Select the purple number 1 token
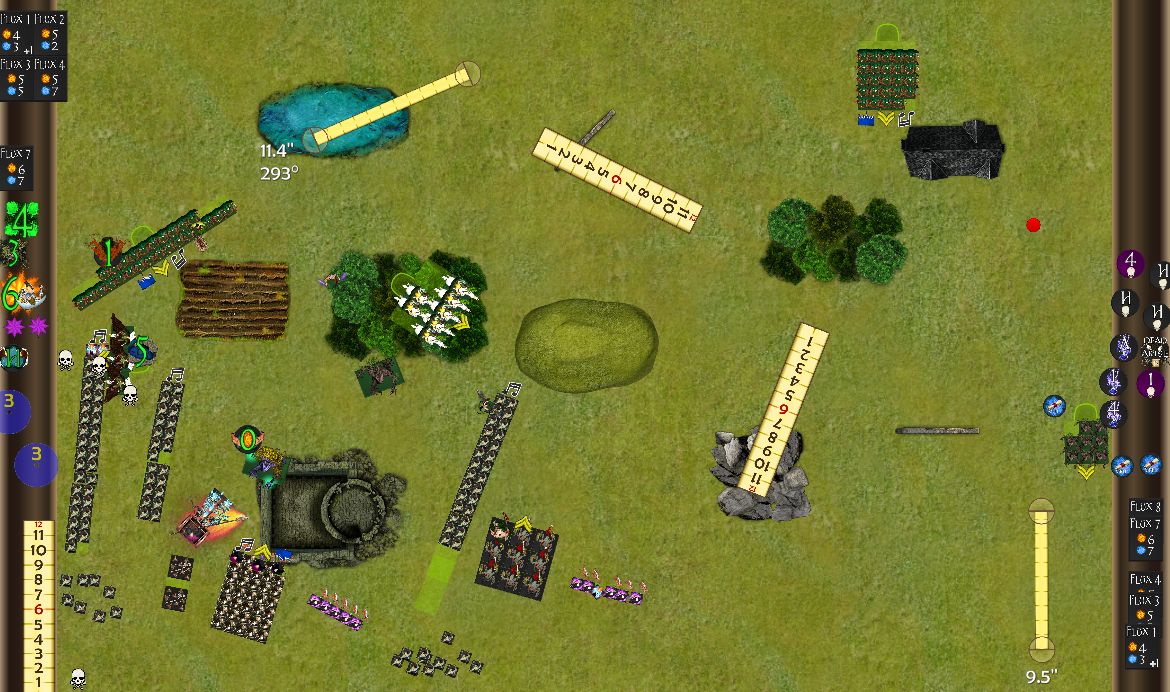This screenshot has height=692, width=1170. (x=1150, y=383)
